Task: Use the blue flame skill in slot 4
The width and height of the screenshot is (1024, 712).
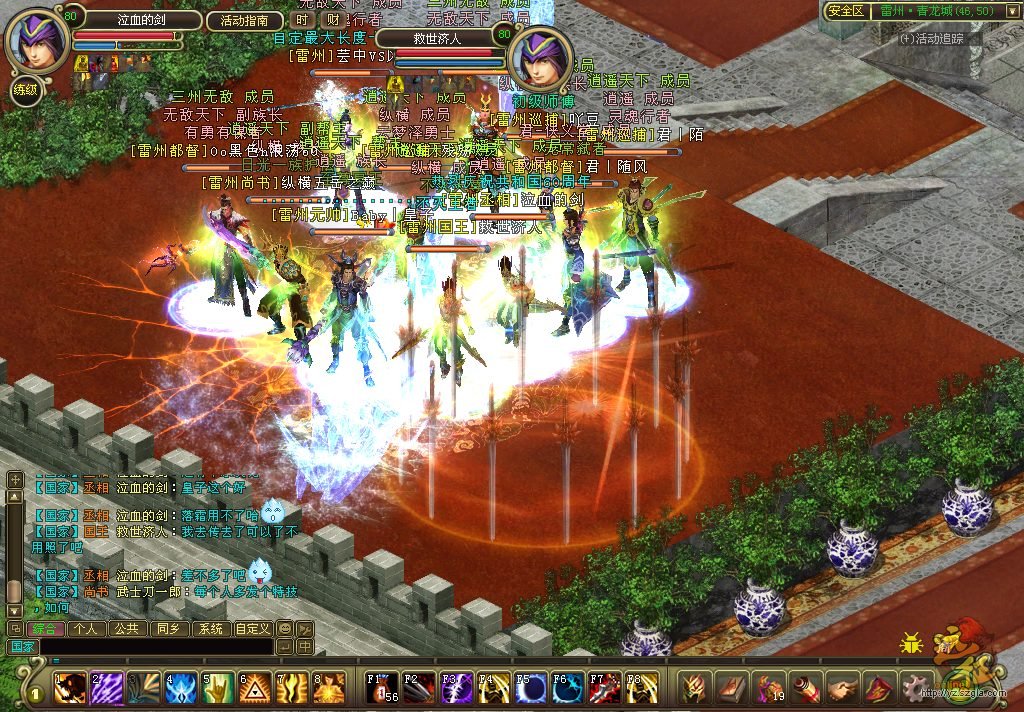Action: 181,688
